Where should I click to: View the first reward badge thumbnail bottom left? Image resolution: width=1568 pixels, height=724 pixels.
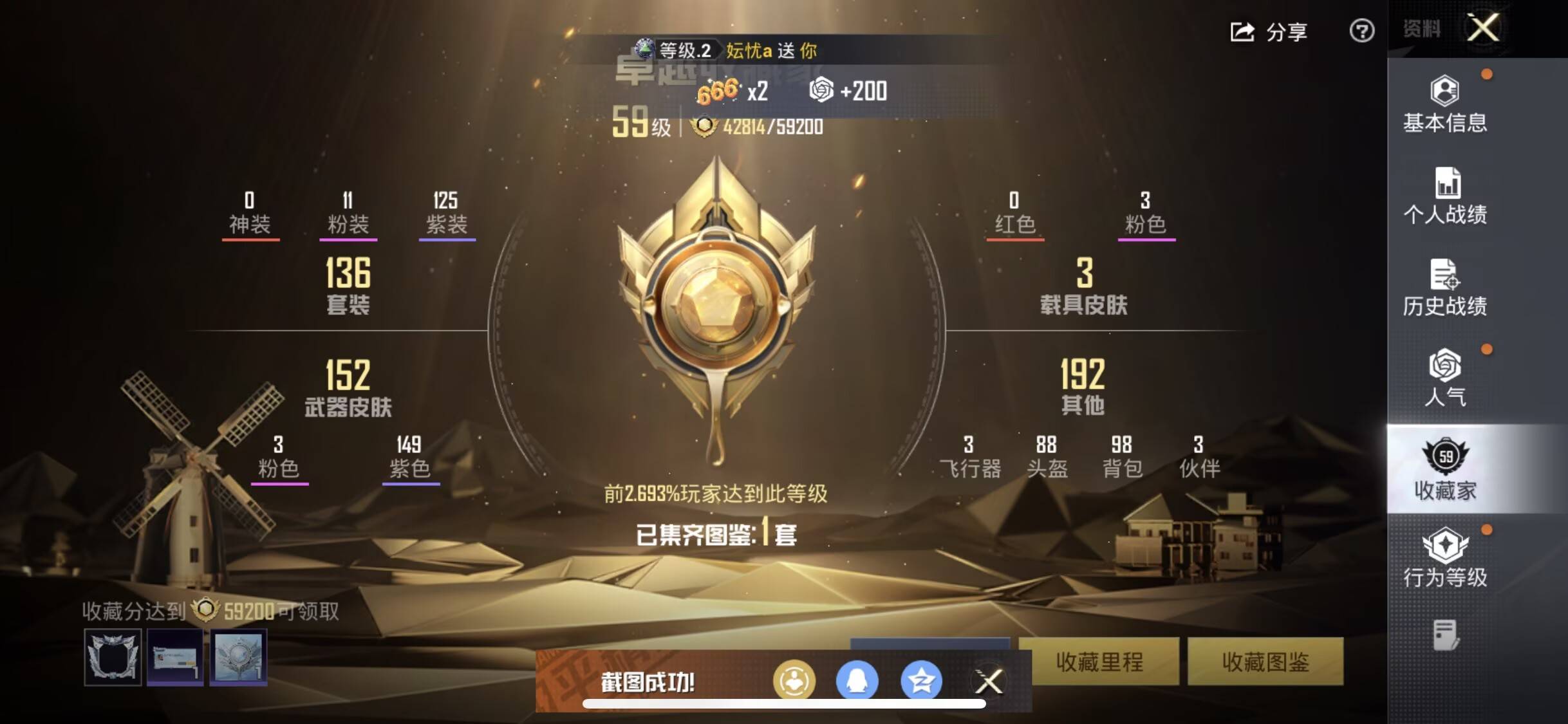pos(112,658)
